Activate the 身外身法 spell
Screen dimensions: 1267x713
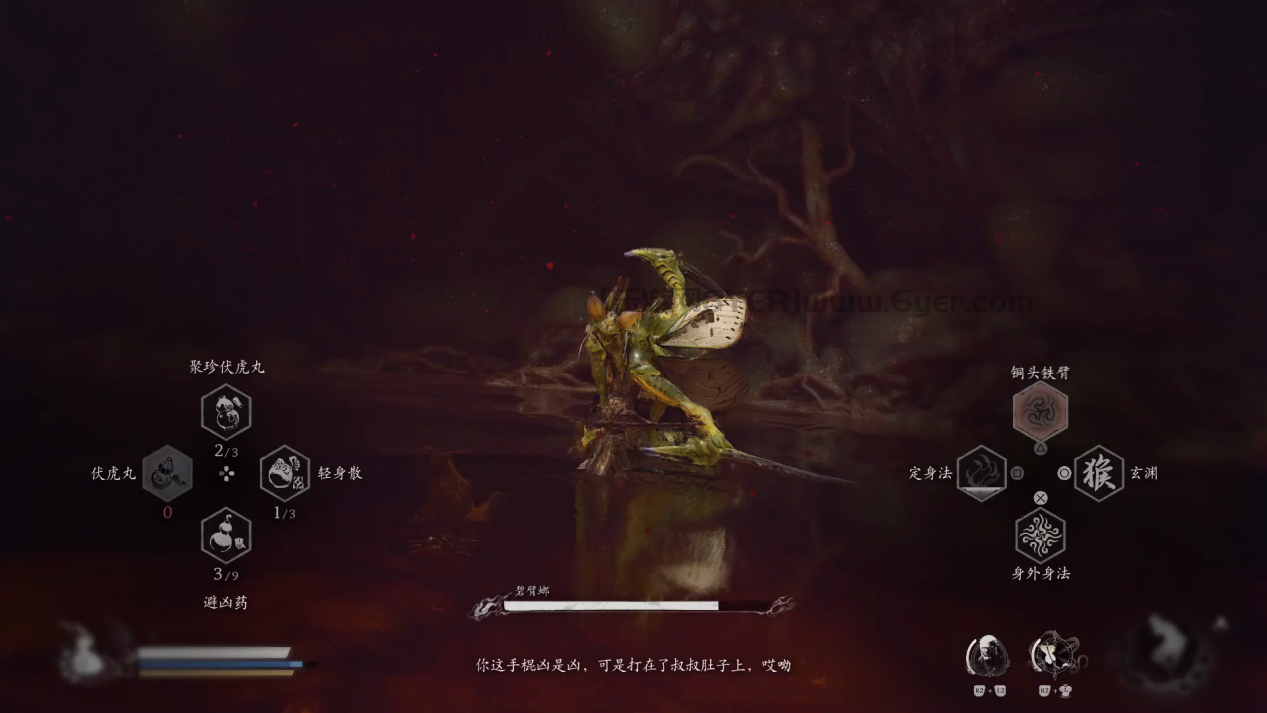(x=1040, y=535)
